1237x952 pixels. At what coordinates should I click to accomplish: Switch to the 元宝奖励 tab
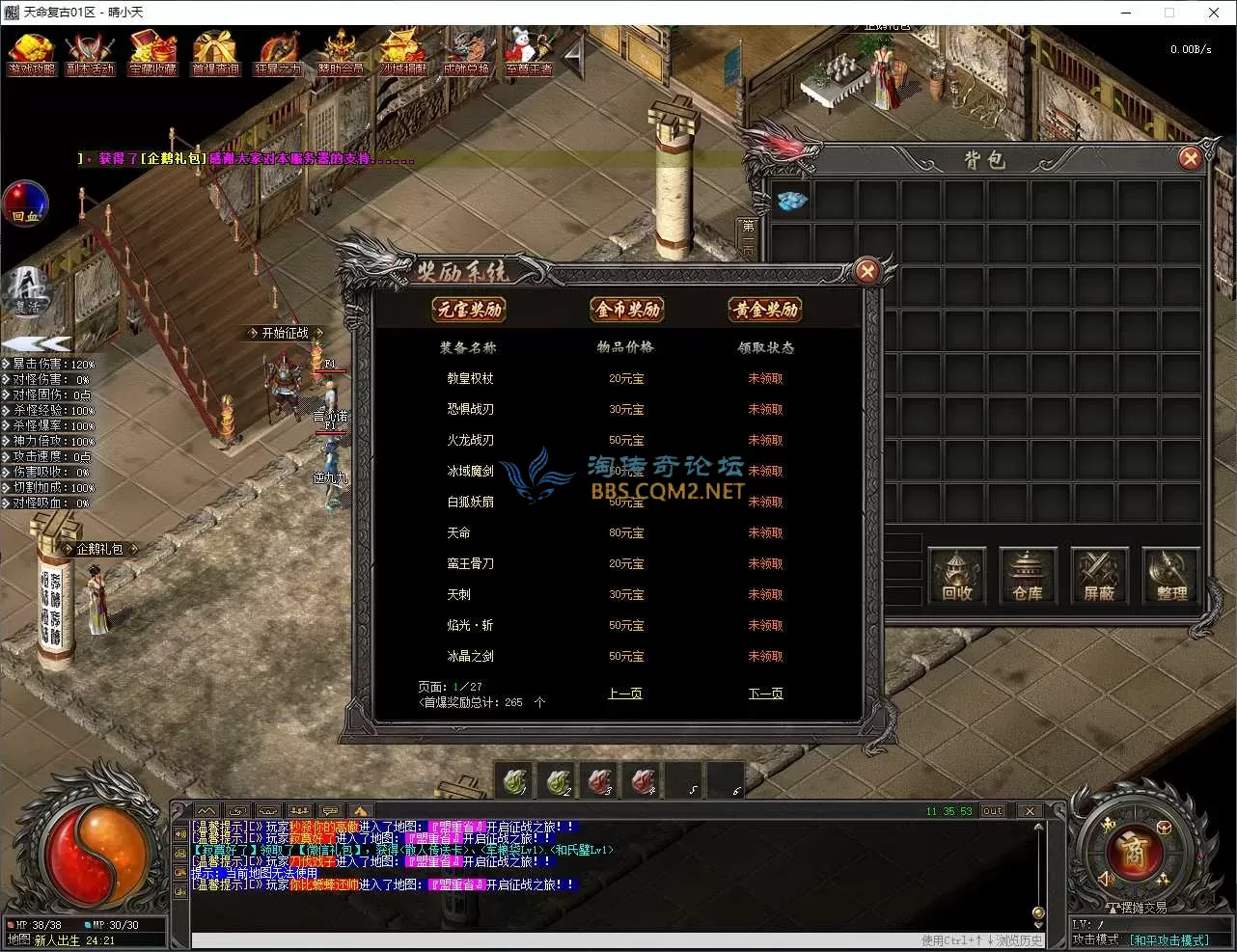coord(470,310)
